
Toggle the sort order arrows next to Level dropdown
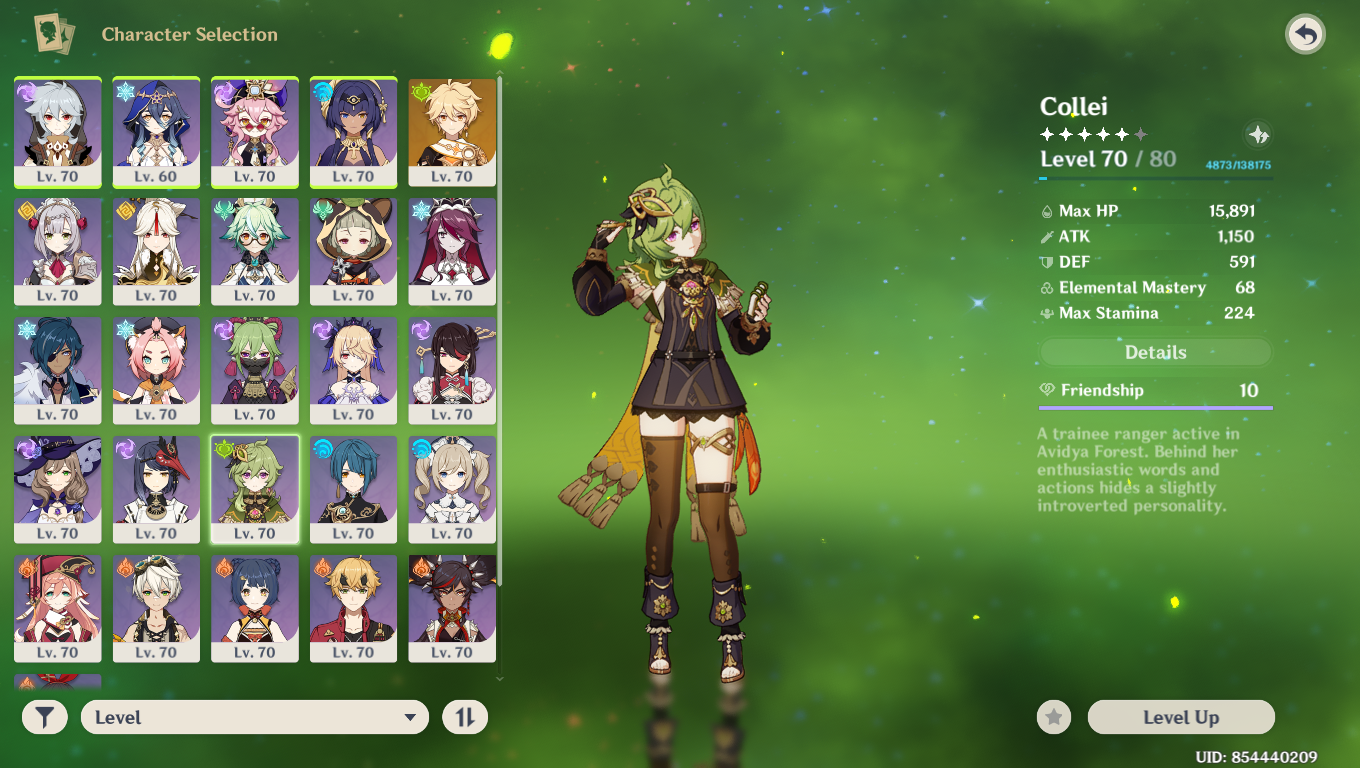click(464, 717)
